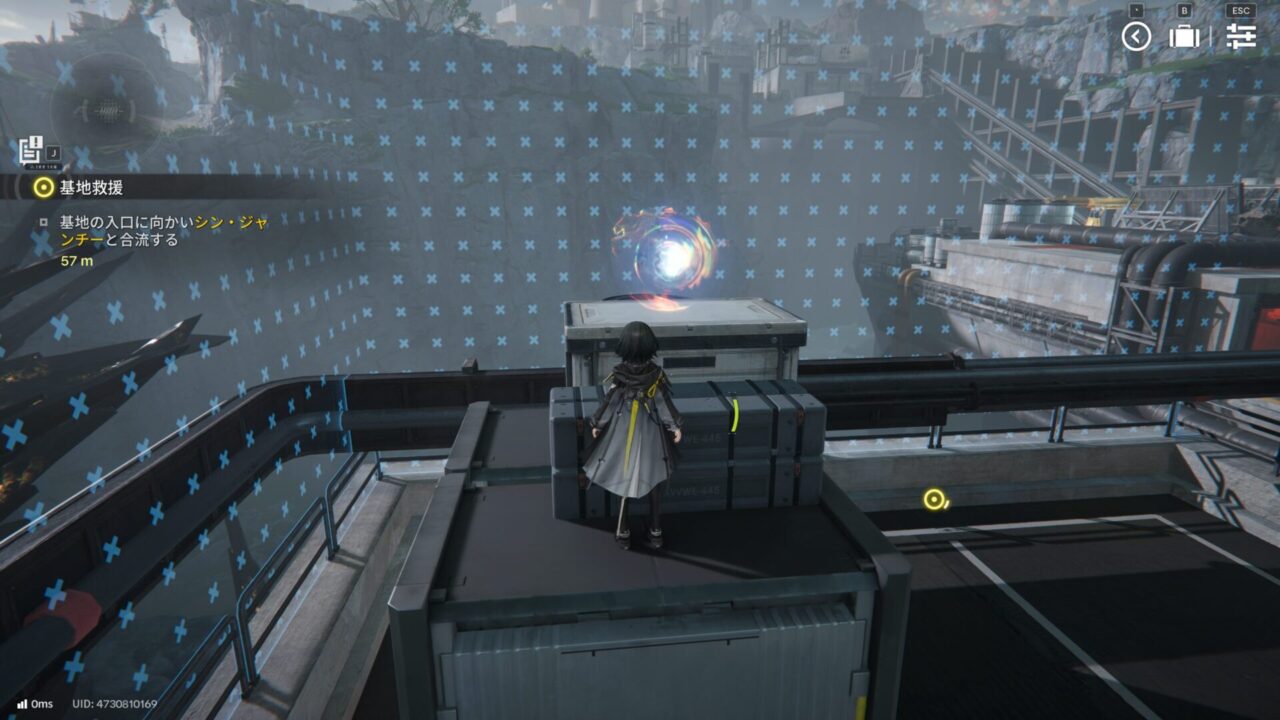Image resolution: width=1280 pixels, height=720 pixels.
Task: Select the 基地救援 quest tracker title
Action: click(91, 187)
